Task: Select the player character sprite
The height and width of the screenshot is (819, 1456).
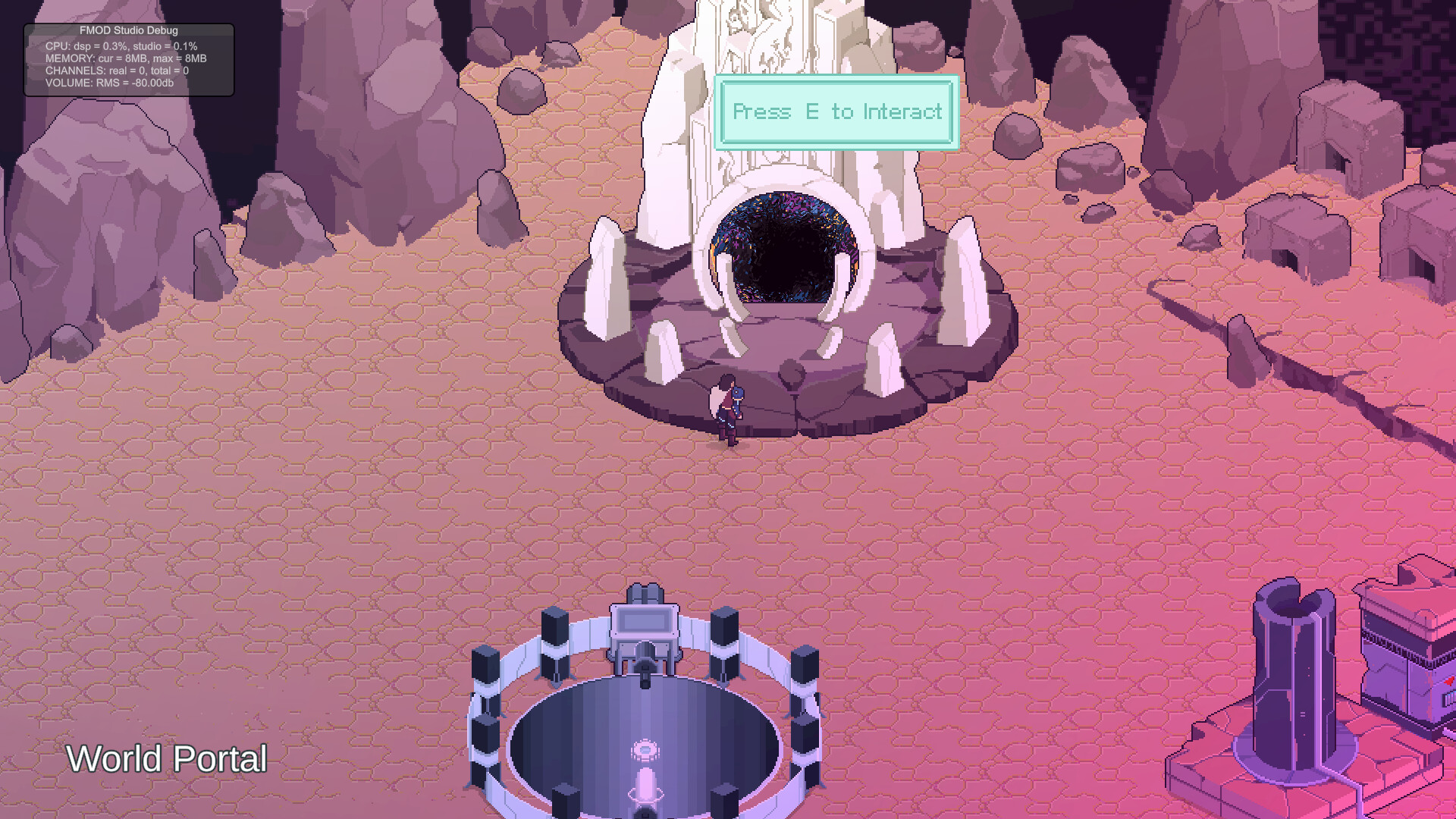Action: point(726,409)
